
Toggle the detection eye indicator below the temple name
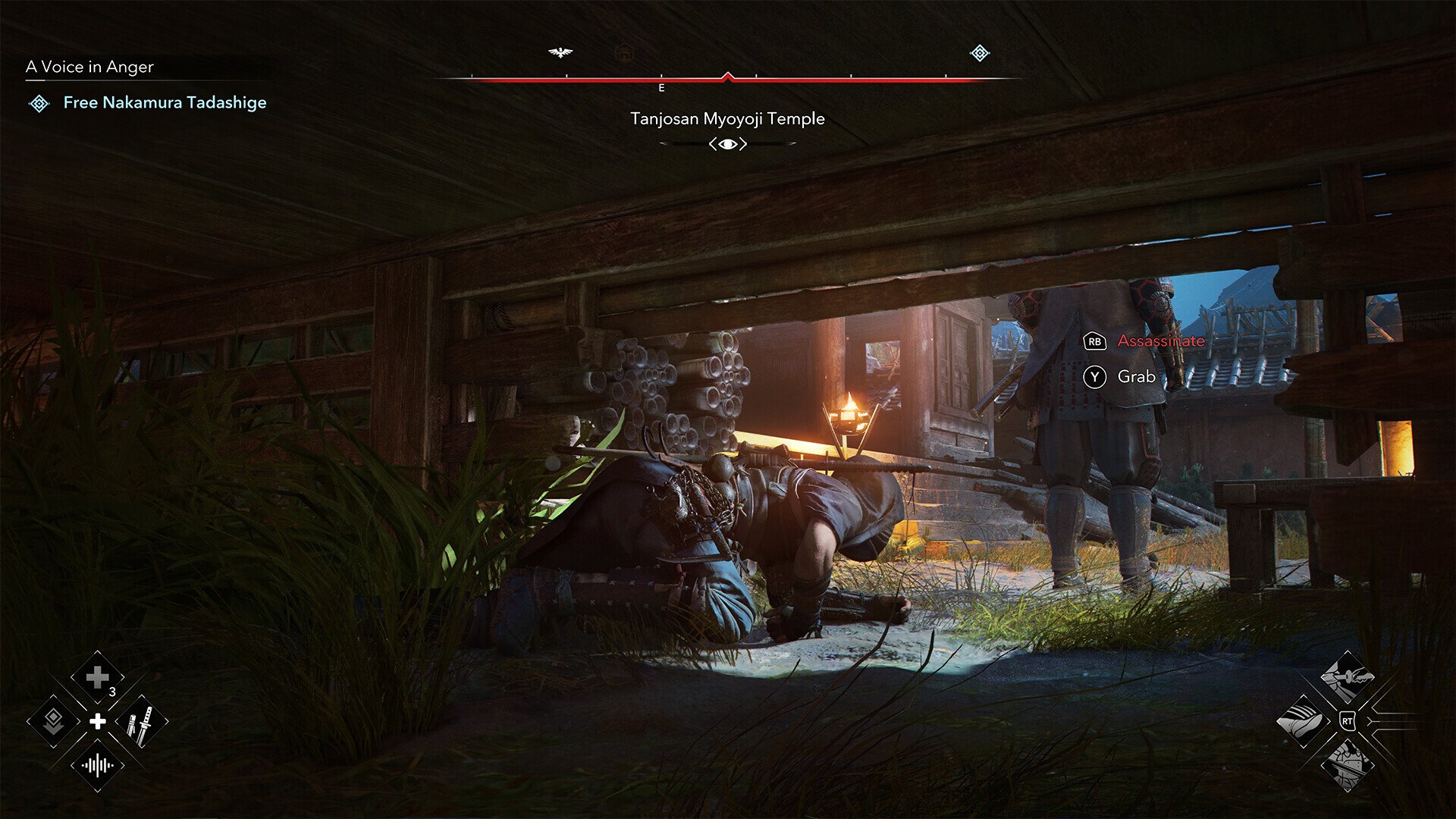point(730,143)
